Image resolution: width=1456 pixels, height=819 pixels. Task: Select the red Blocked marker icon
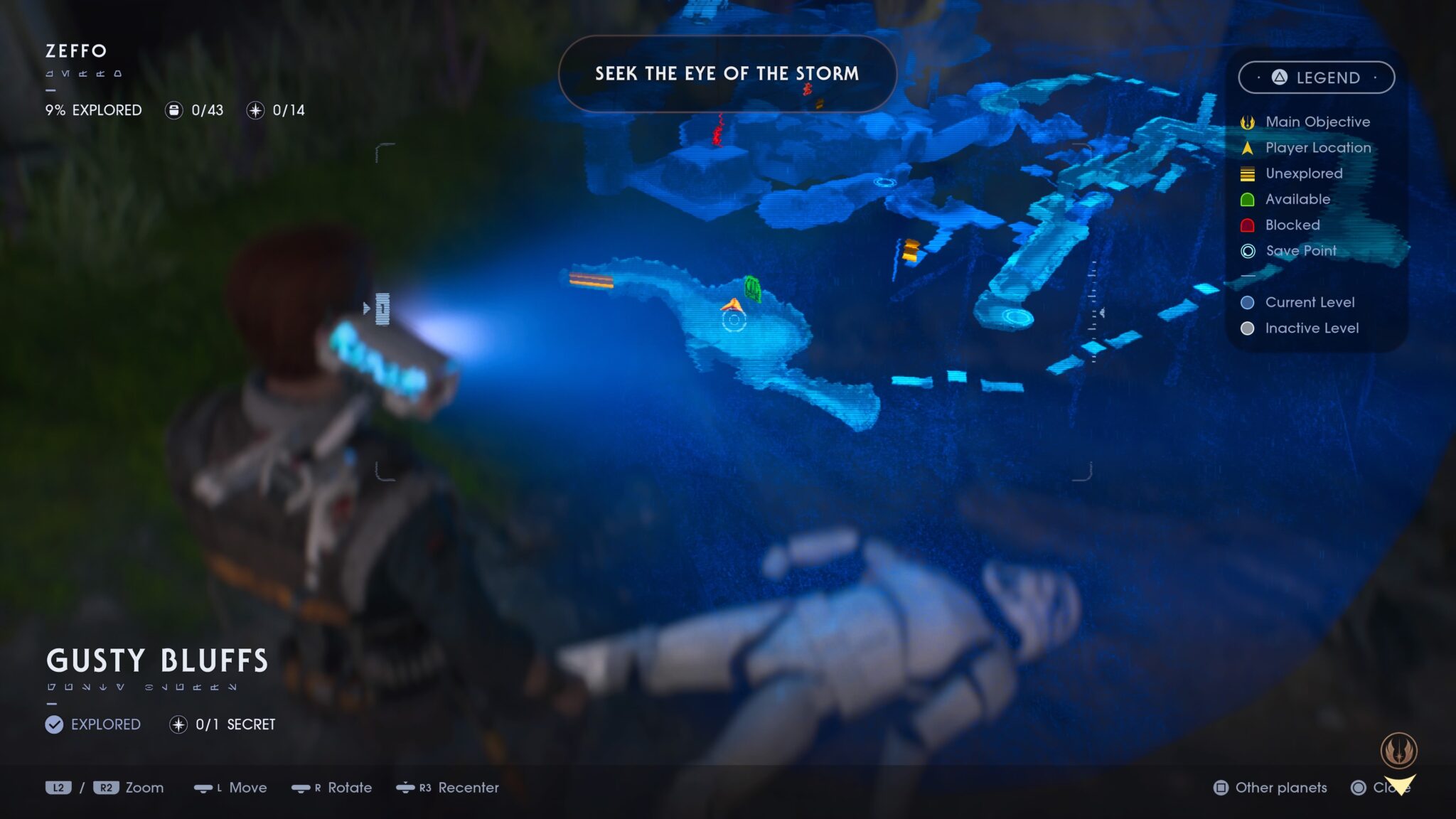pos(1248,225)
